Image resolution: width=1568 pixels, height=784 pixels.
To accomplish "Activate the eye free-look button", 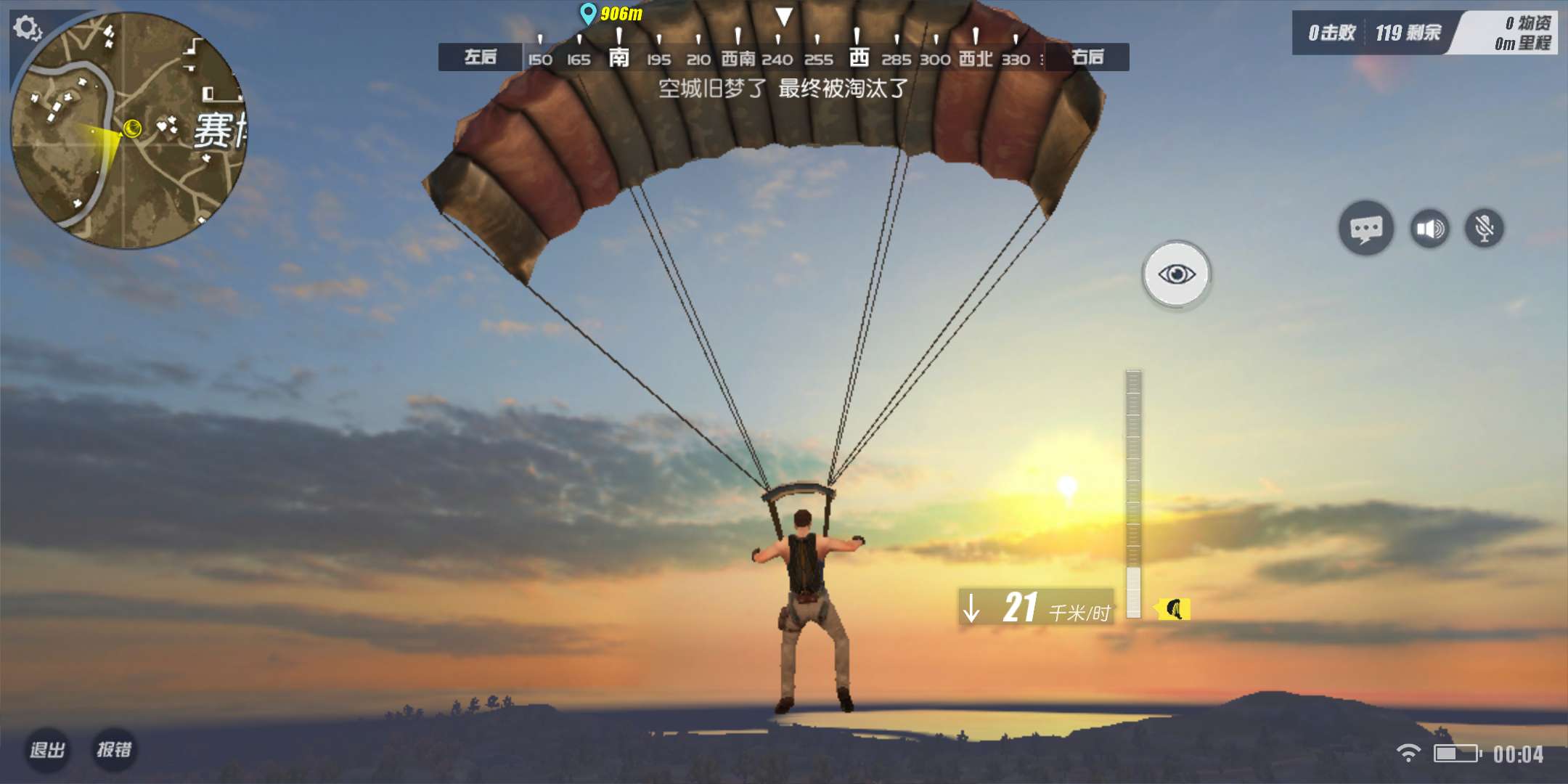I will 1176,274.
